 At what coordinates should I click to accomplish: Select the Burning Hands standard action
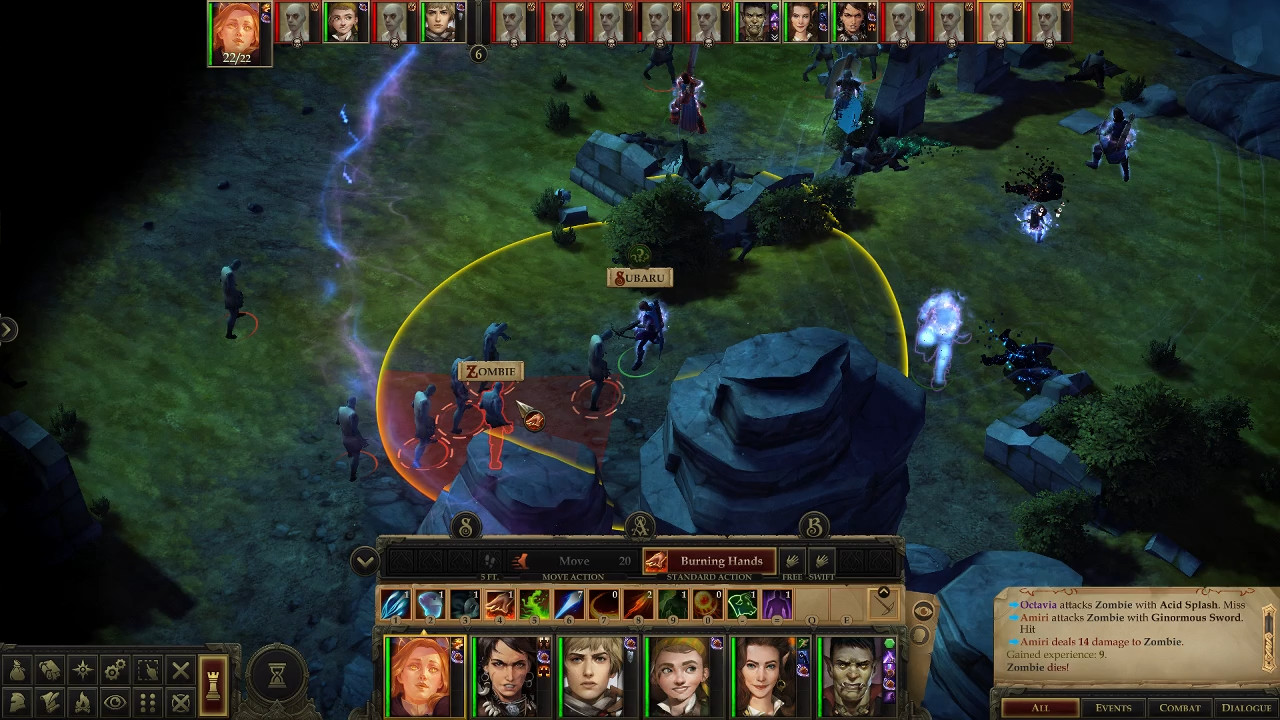coord(708,561)
